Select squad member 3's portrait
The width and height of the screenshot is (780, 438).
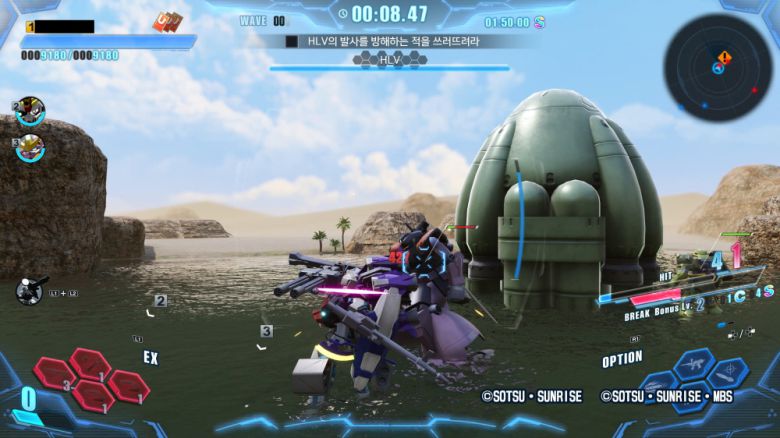tap(30, 147)
